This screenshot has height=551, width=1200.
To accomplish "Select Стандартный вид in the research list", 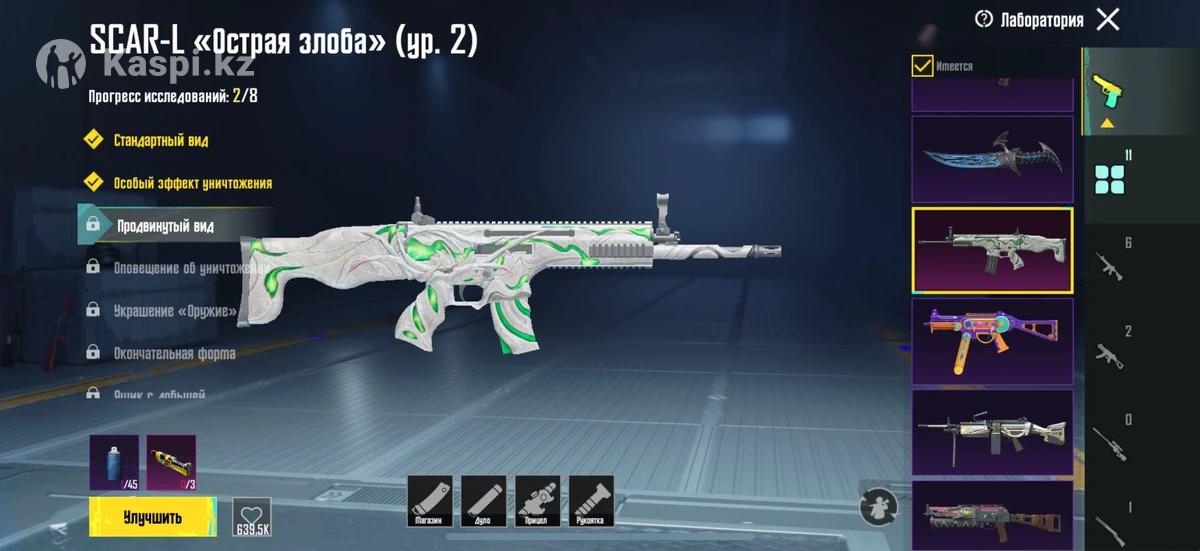I will coord(160,140).
